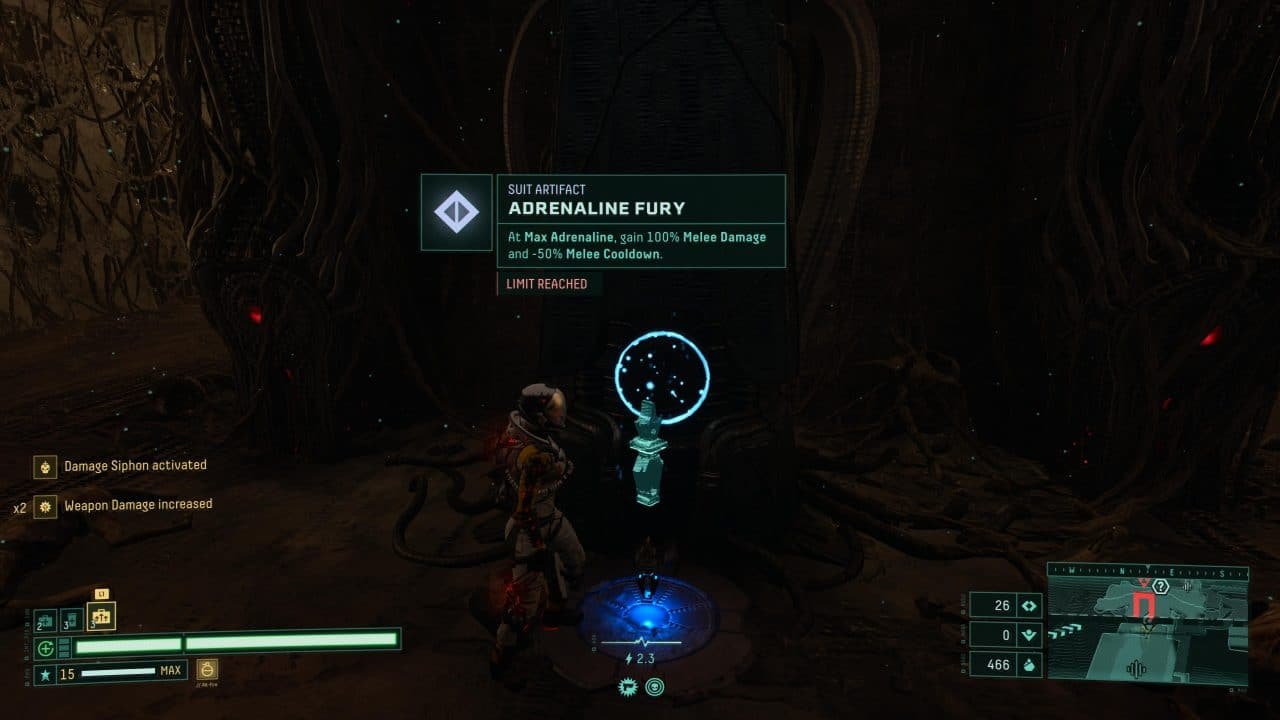Select the highlighted gold consumable slot
Screen dimensions: 1280x720
click(101, 616)
